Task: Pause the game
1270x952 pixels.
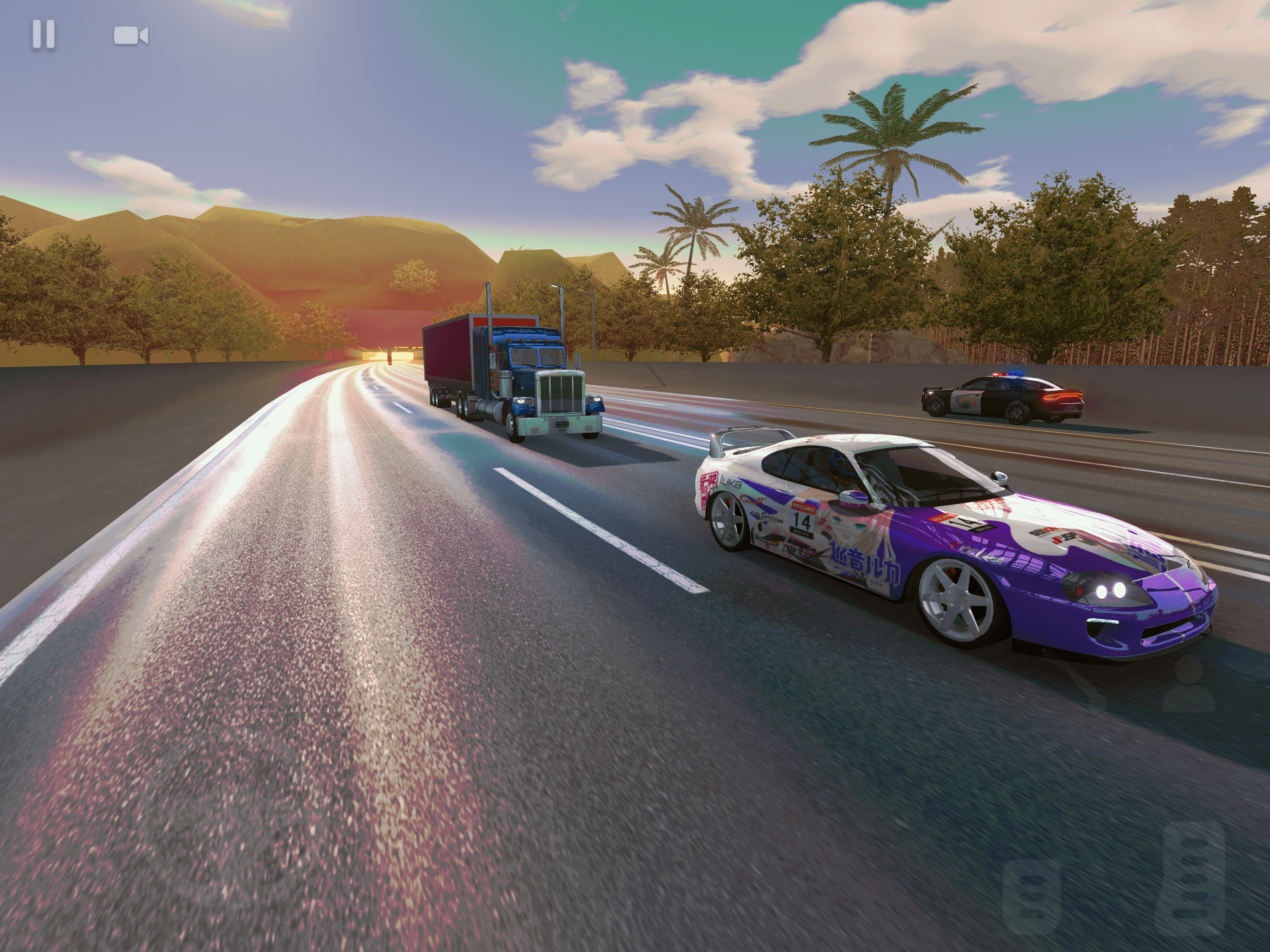Action: (x=44, y=34)
